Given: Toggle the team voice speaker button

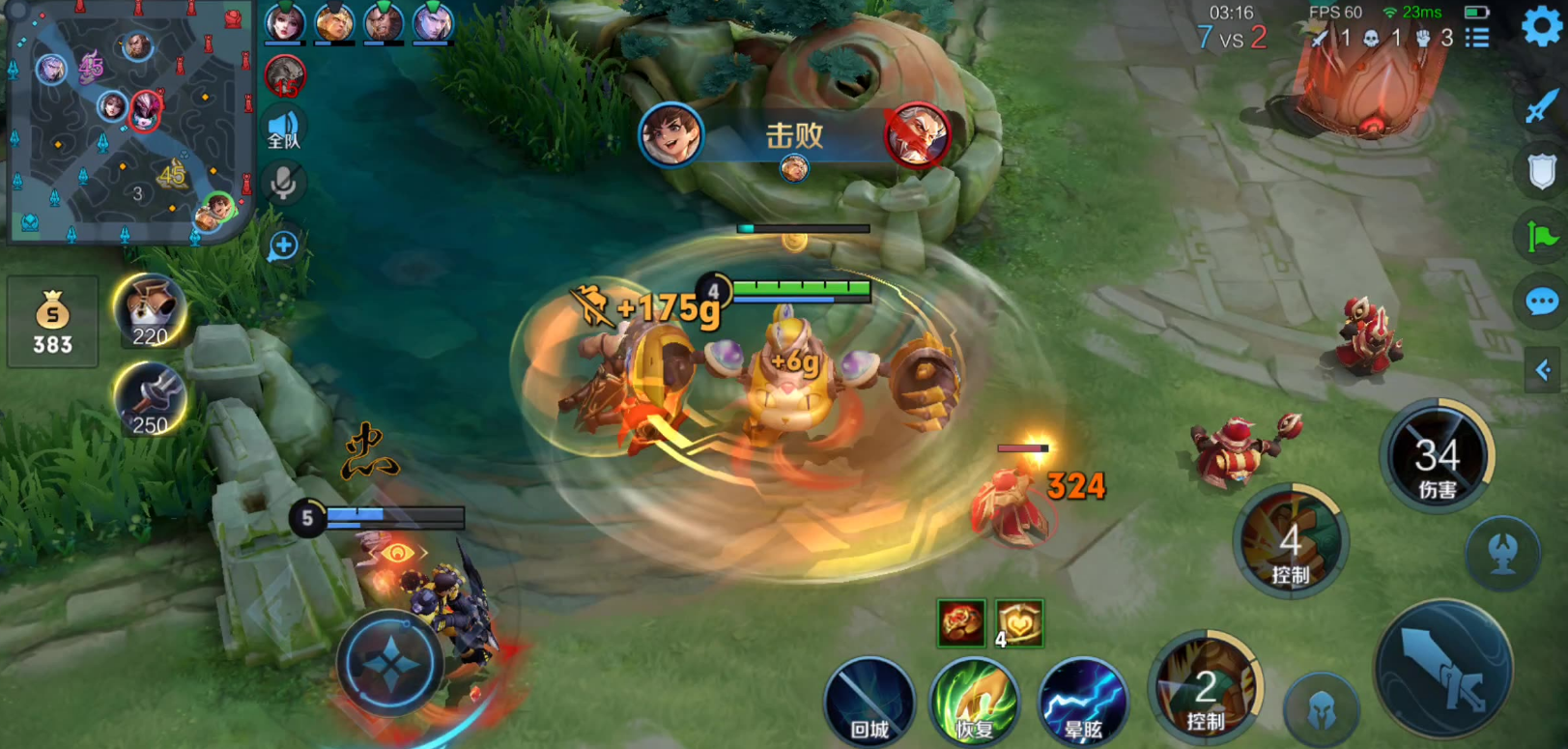Looking at the screenshot, I should click(283, 130).
